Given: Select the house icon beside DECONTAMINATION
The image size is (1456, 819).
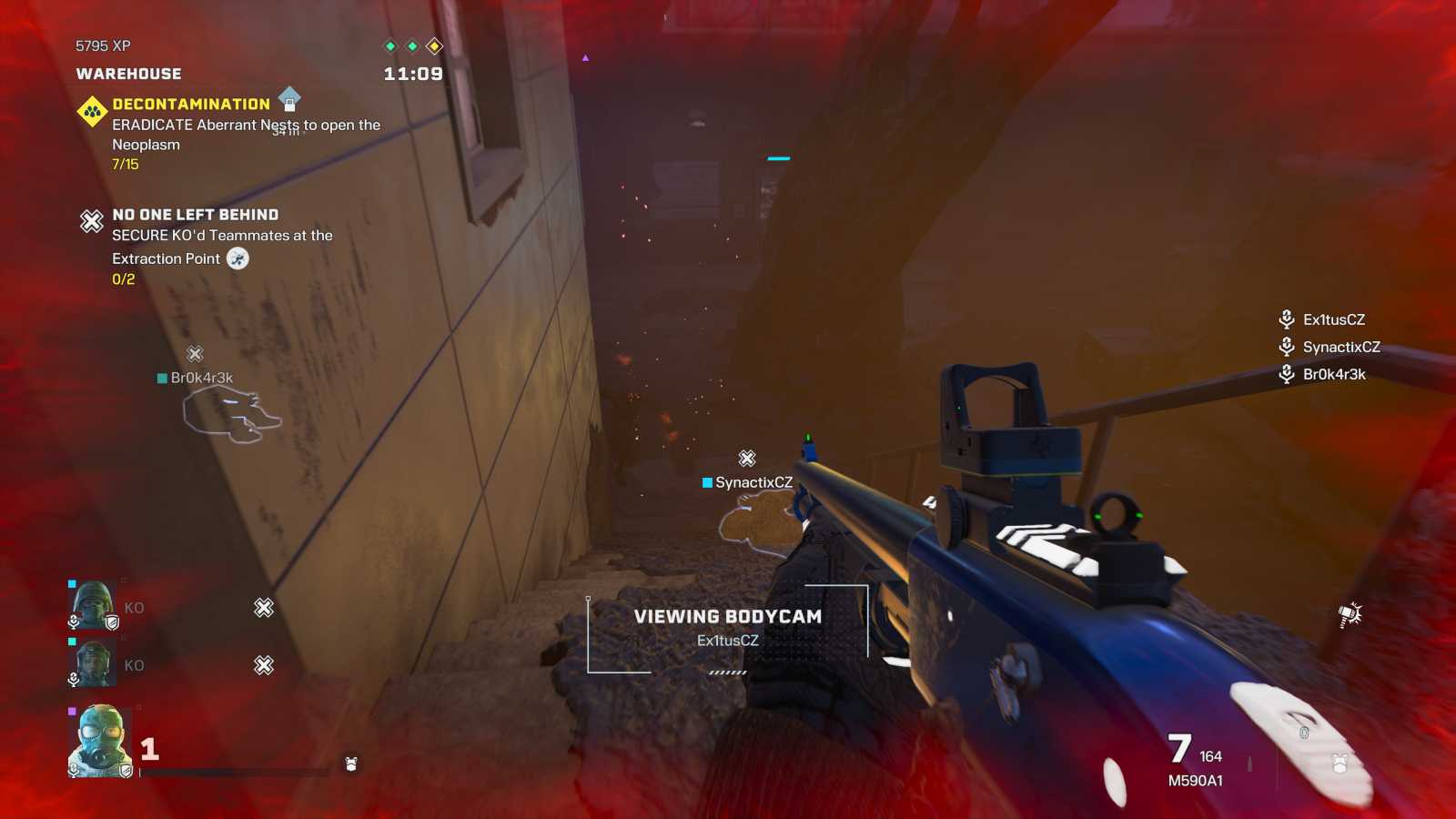Looking at the screenshot, I should pos(288,100).
